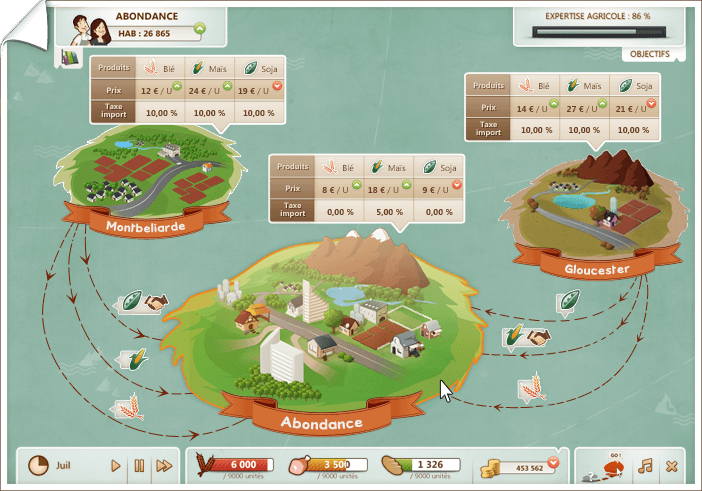Close the game with the X icon
This screenshot has width=702, height=491.
pos(671,465)
